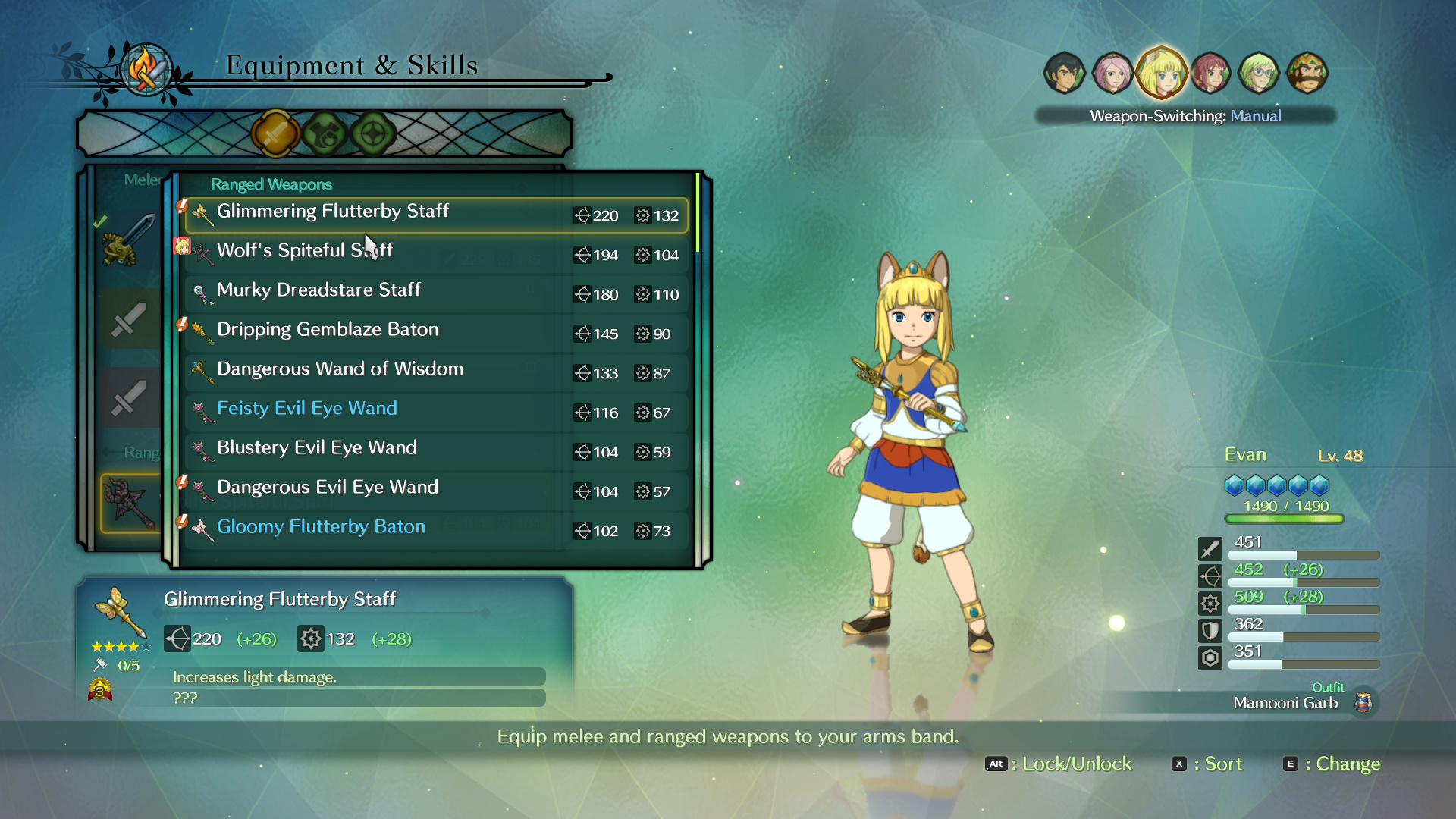Screen dimensions: 1456x819
Task: Select the green-haired character with glasses
Action: click(x=1259, y=74)
